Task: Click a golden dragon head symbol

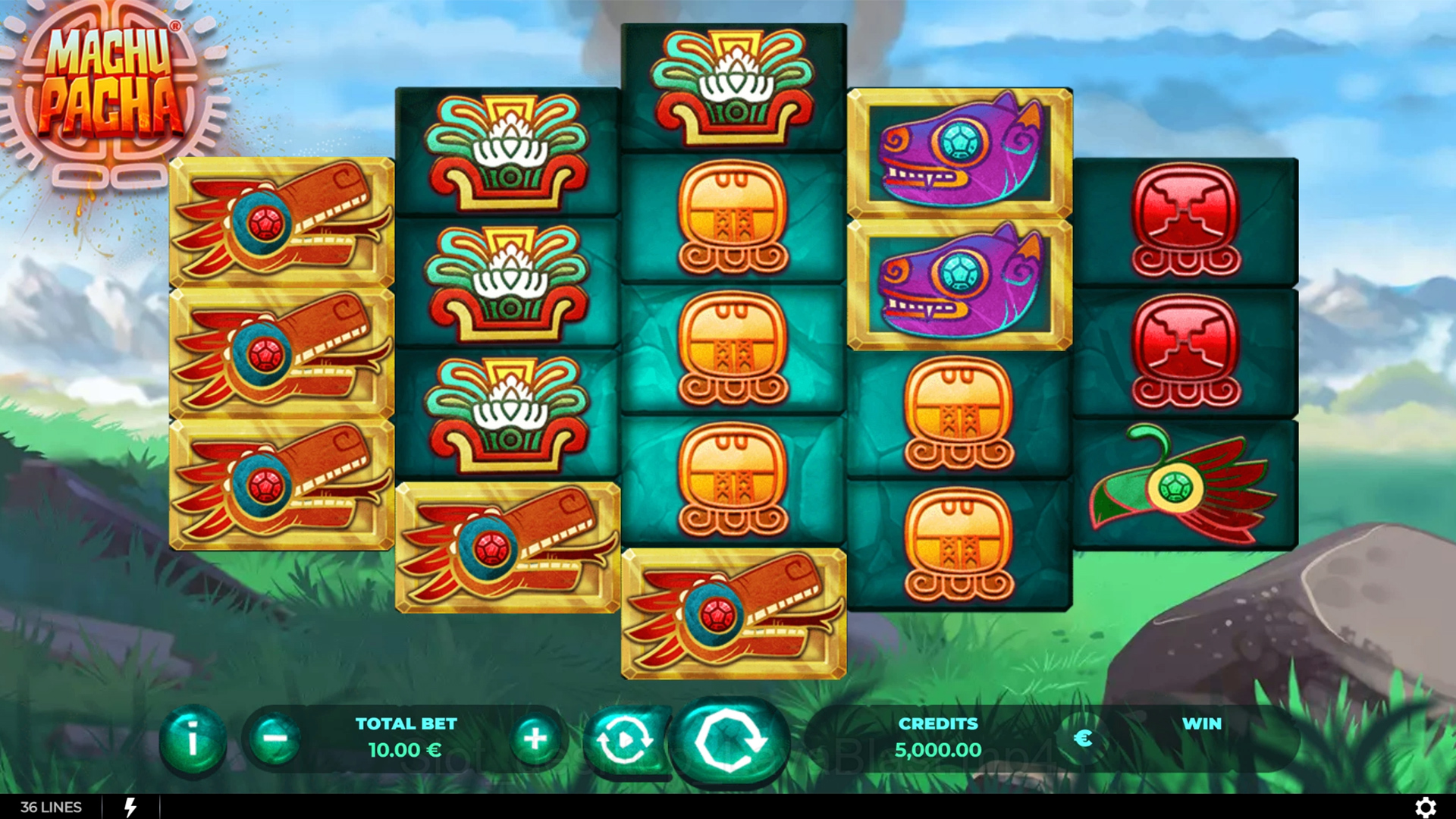Action: coord(281,220)
